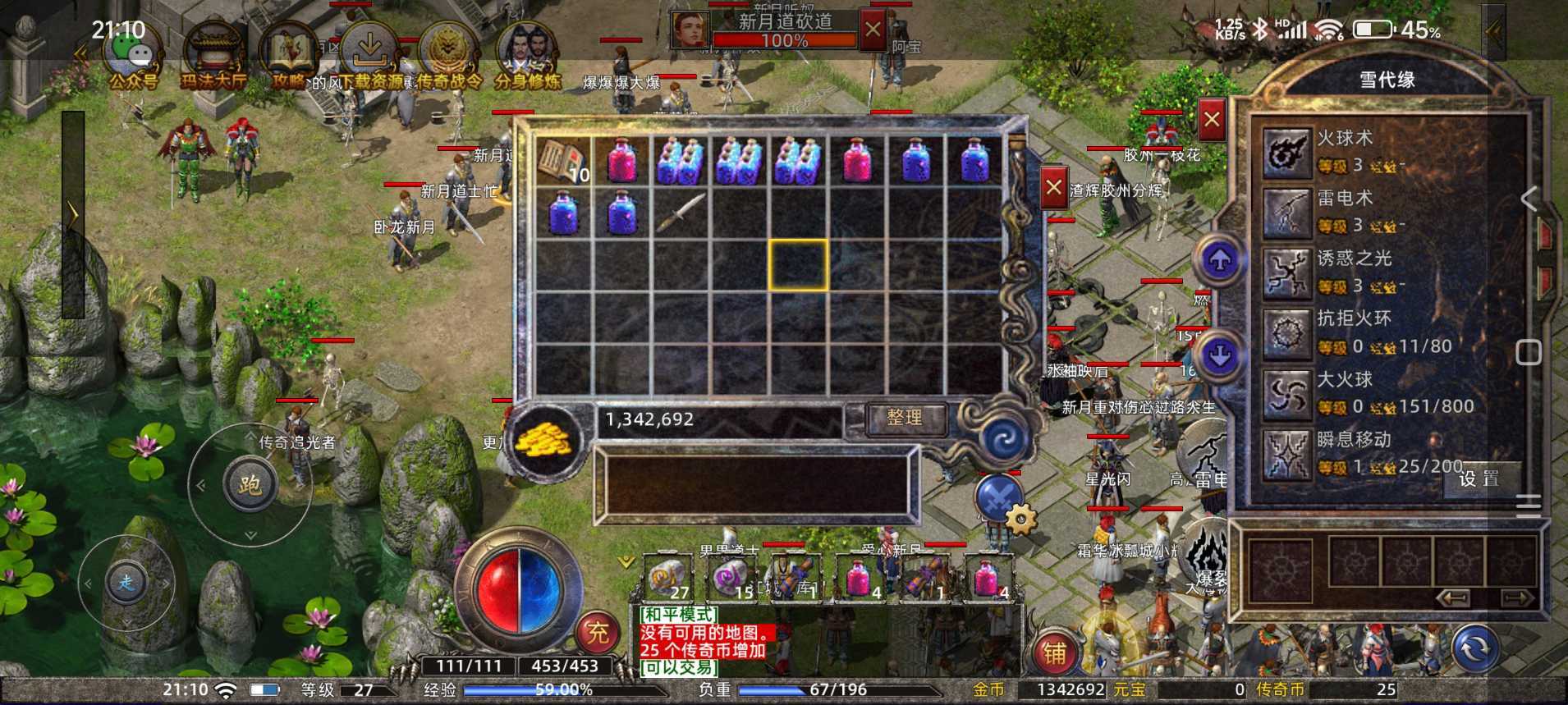Image resolution: width=1568 pixels, height=705 pixels.
Task: Click the blue up arrow skill scroll button
Action: point(1220,260)
